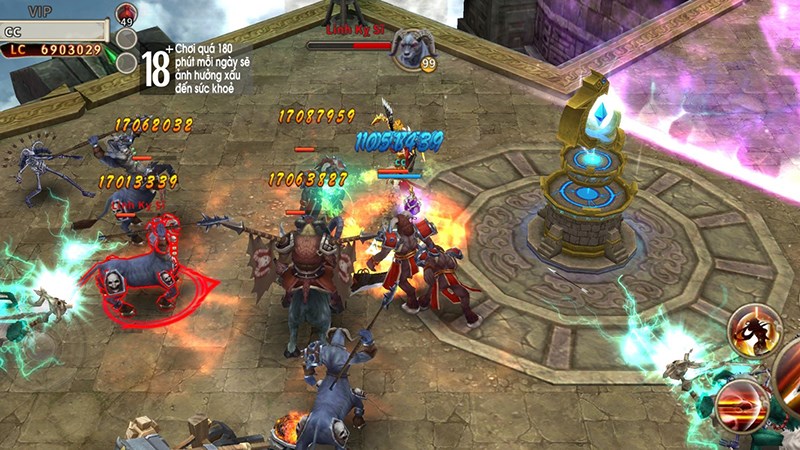Activate the flaming warrior silhouette skill

[753, 331]
